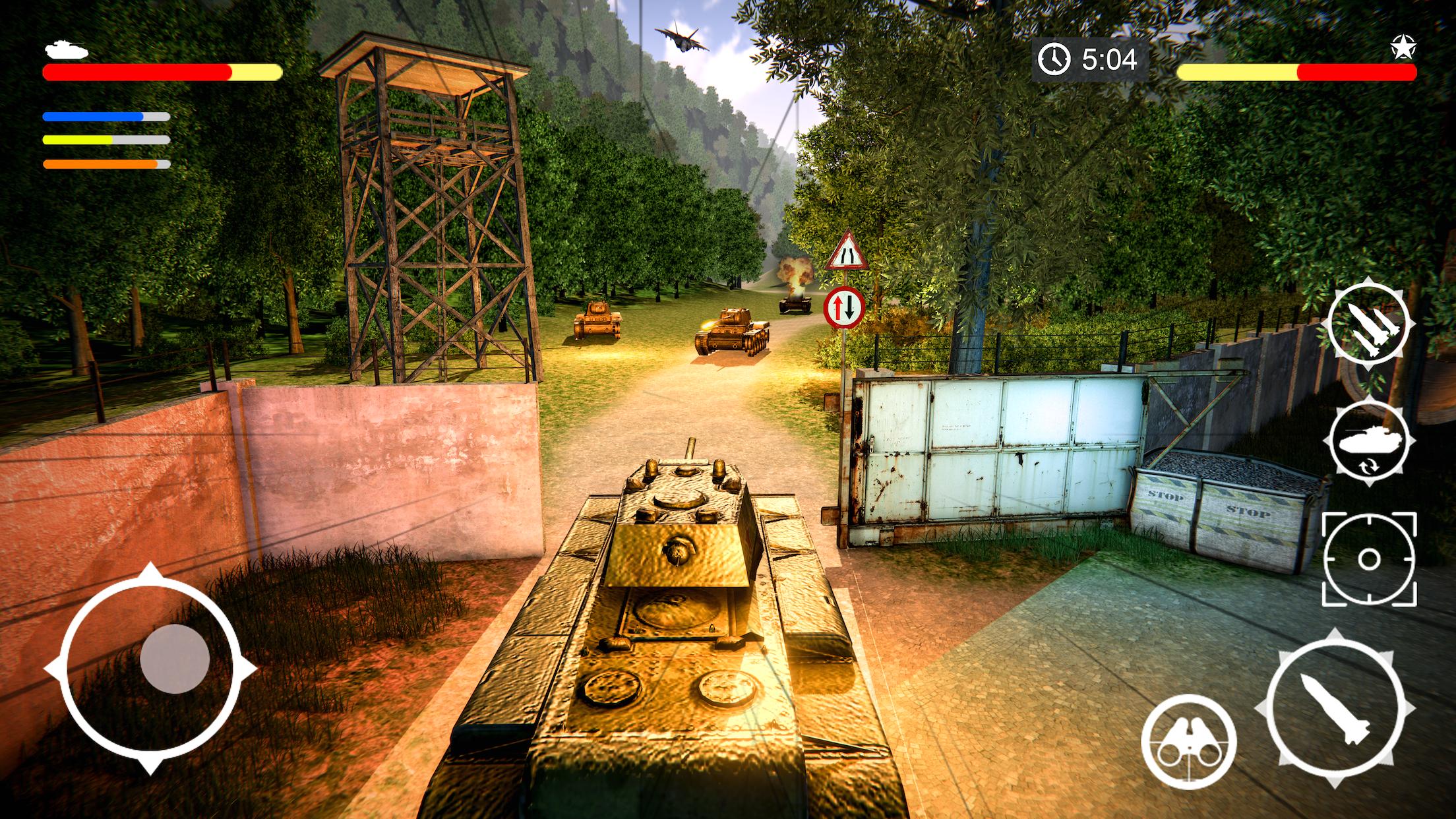The width and height of the screenshot is (1456, 819).
Task: Toggle the crosshair aim mode button
Action: click(x=1368, y=559)
